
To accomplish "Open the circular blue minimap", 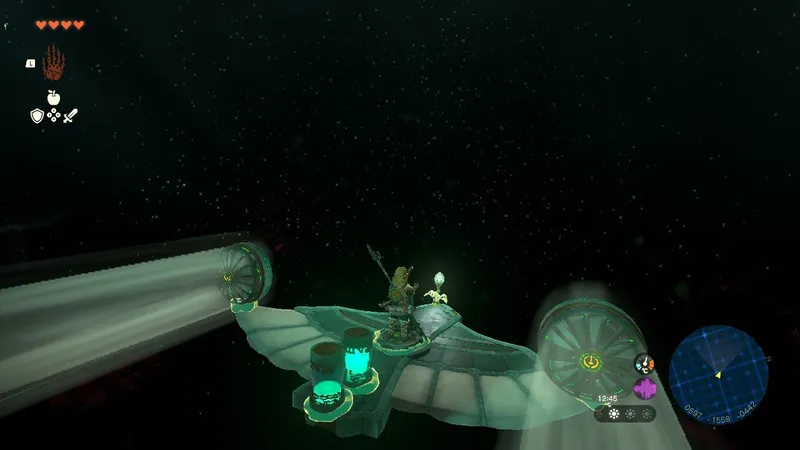I will (718, 375).
